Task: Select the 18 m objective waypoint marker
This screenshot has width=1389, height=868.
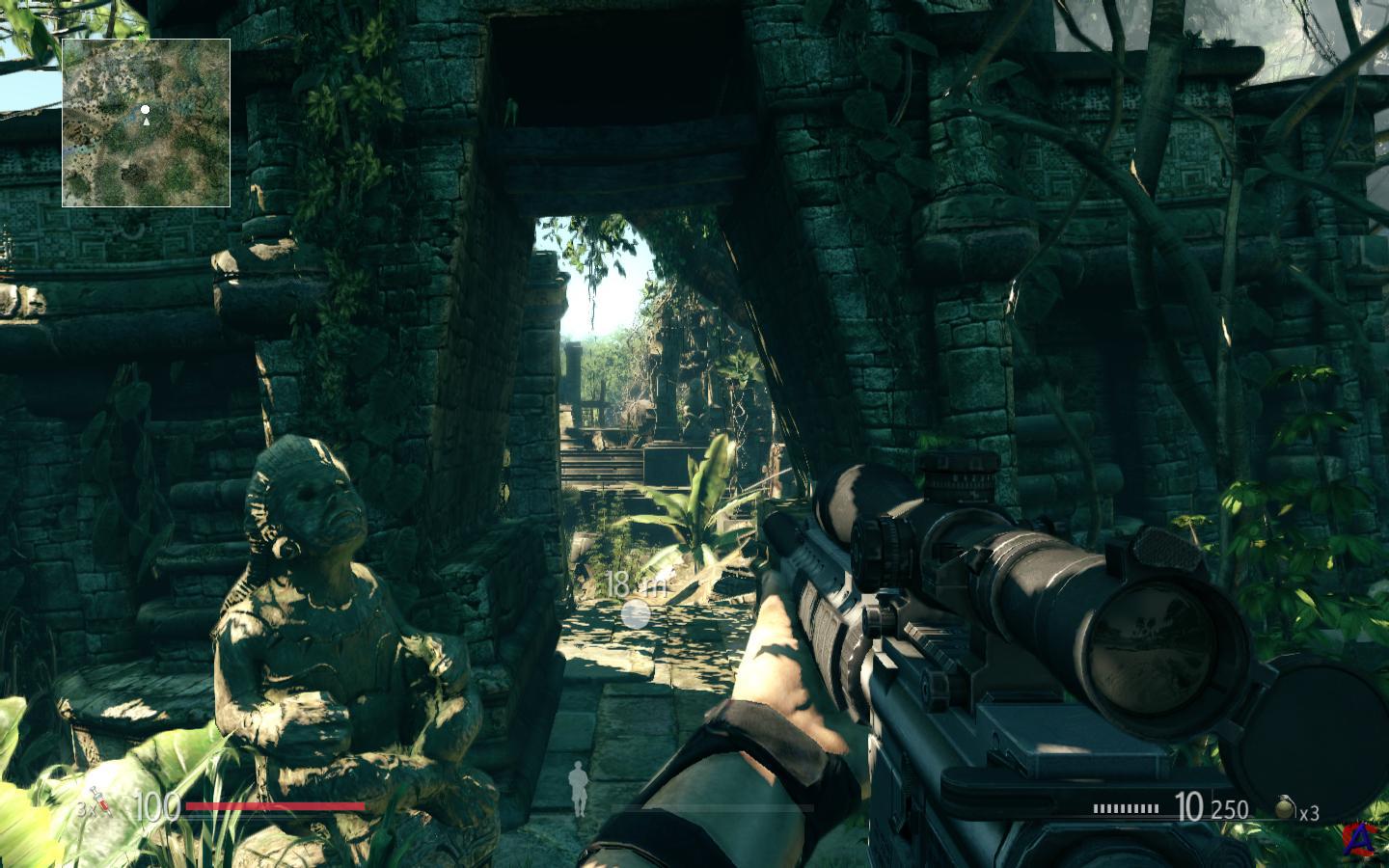Action: 637,613
